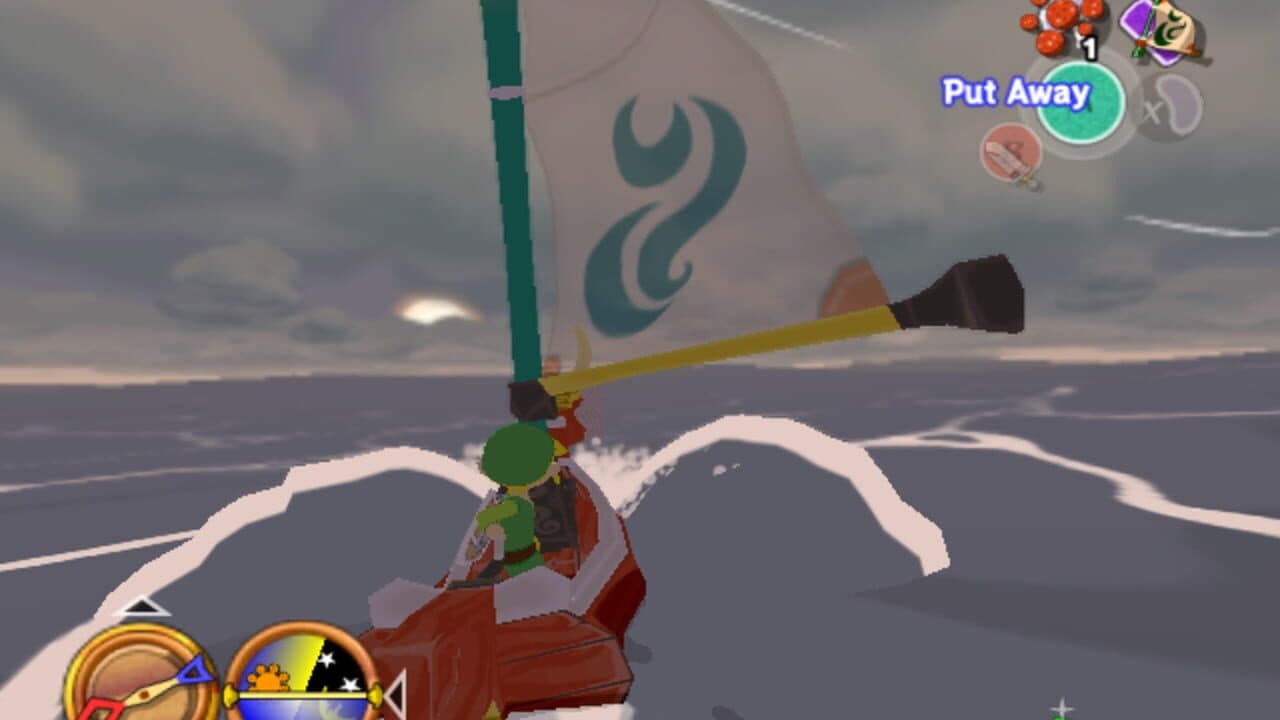Expand the map with the white triangle arrow
The height and width of the screenshot is (720, 1280).
139,608
